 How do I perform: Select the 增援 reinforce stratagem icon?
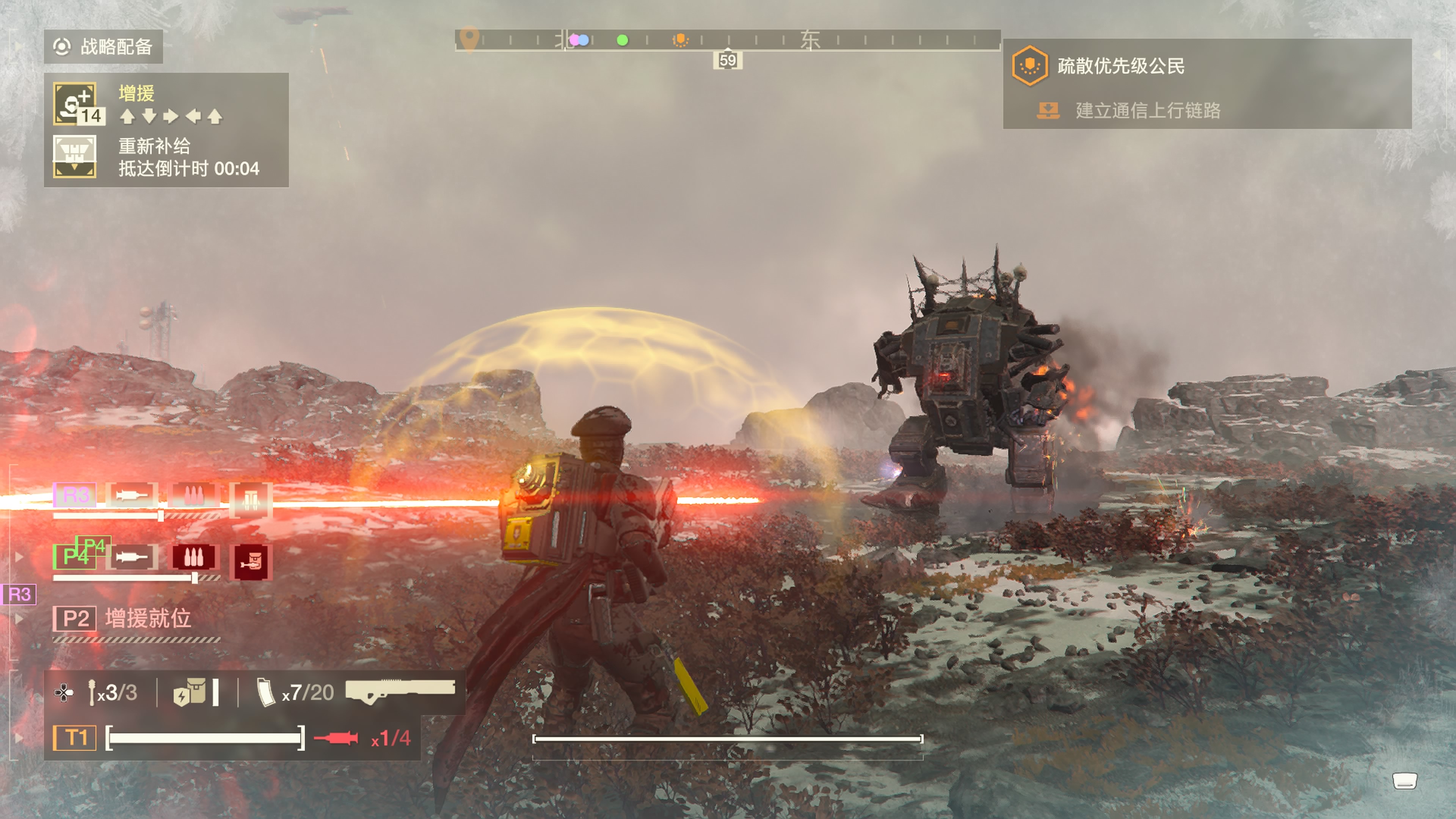(x=75, y=104)
